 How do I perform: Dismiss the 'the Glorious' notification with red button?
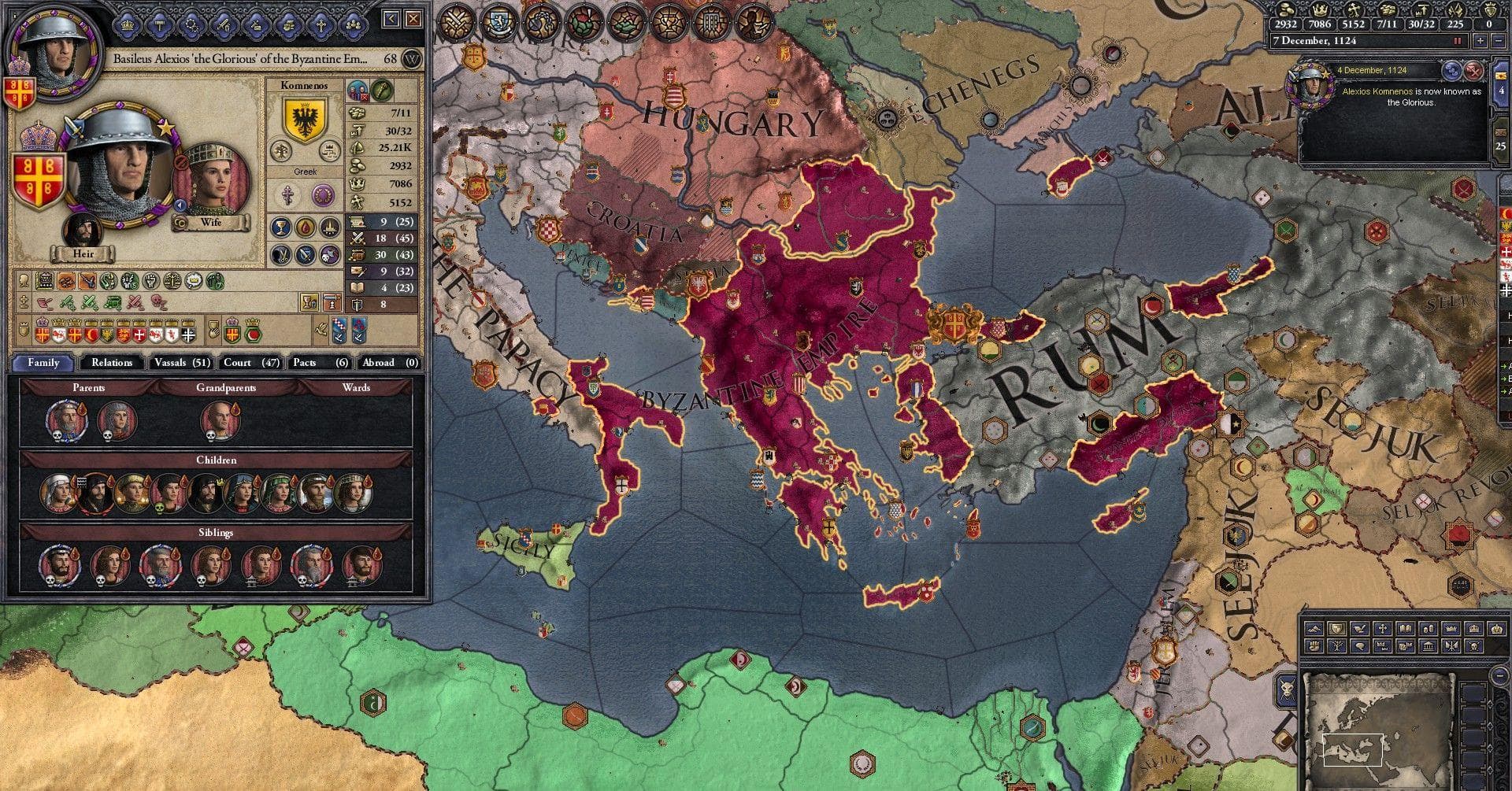[1473, 71]
